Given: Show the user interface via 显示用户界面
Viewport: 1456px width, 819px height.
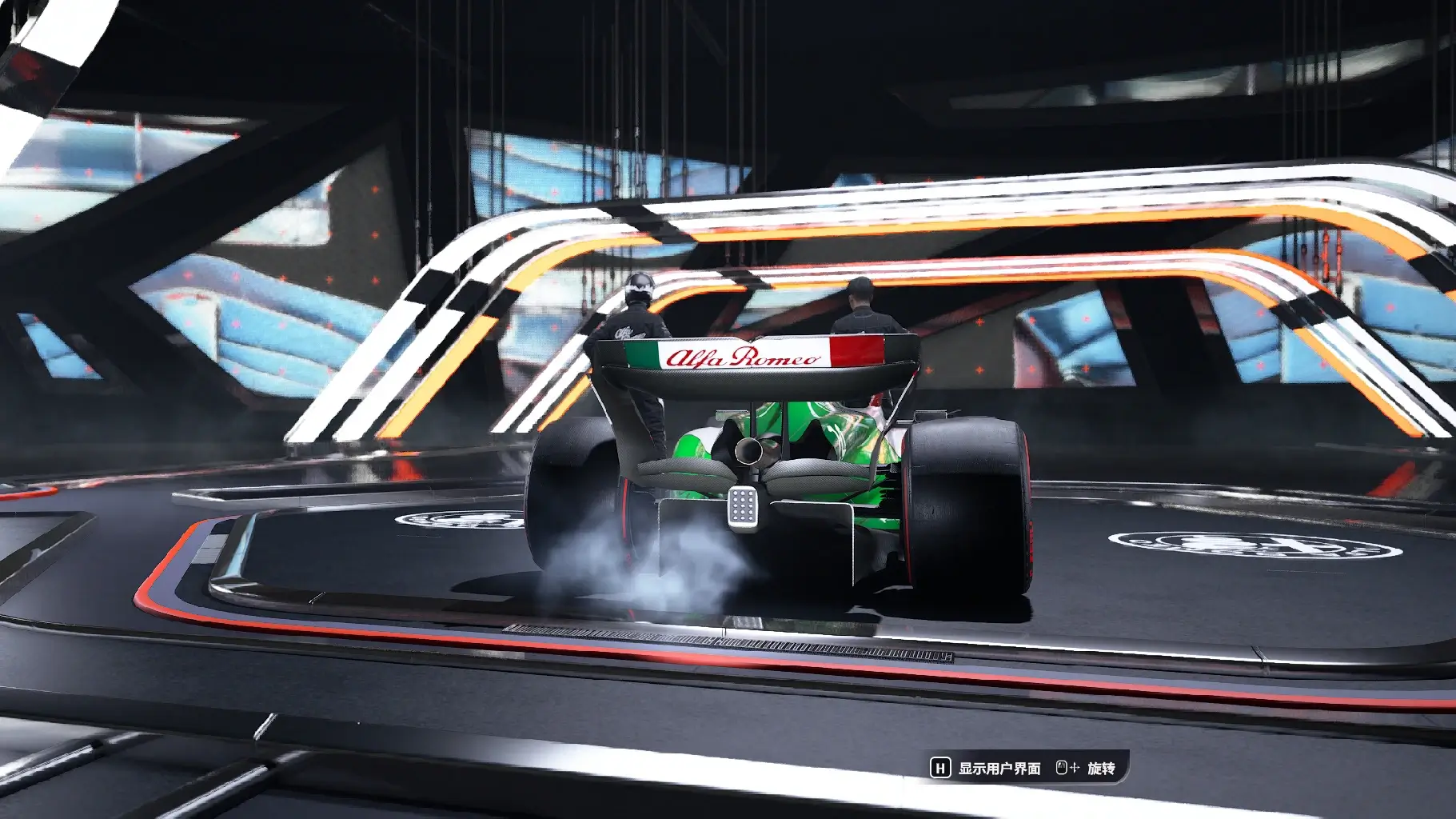Looking at the screenshot, I should pyautogui.click(x=987, y=769).
